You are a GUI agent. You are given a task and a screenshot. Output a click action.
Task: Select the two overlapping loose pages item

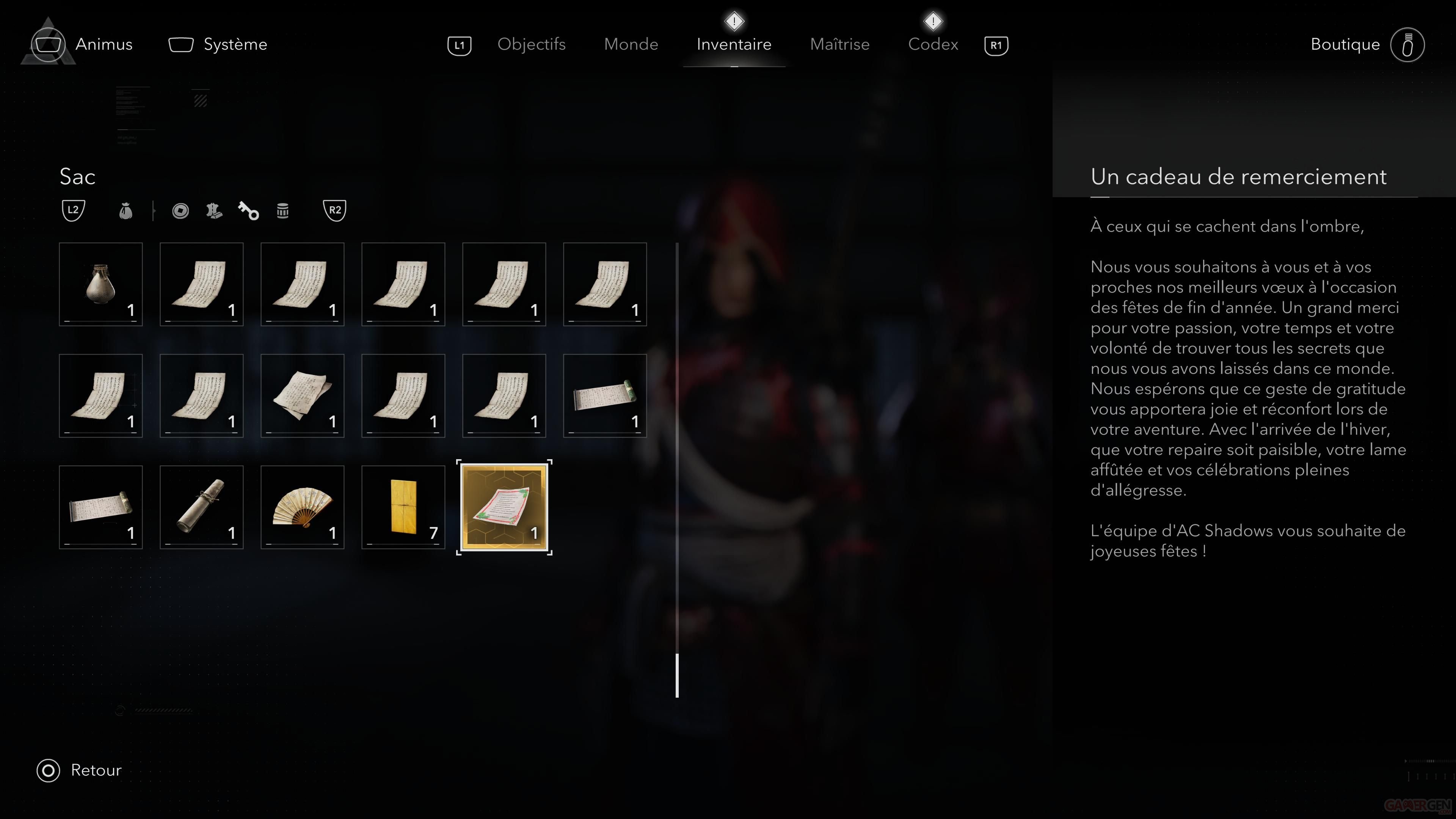point(303,395)
